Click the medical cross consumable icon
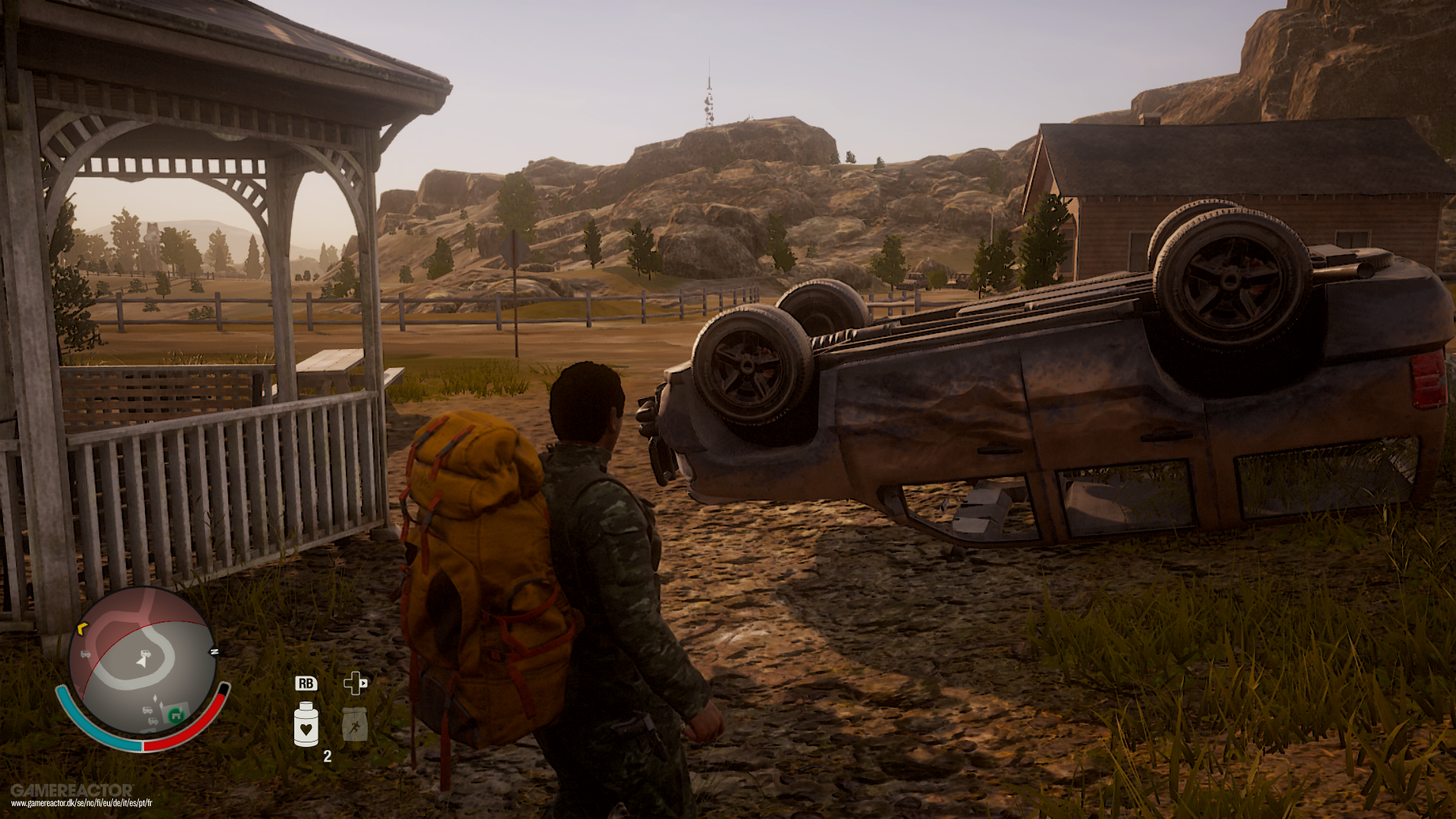 [x=353, y=684]
